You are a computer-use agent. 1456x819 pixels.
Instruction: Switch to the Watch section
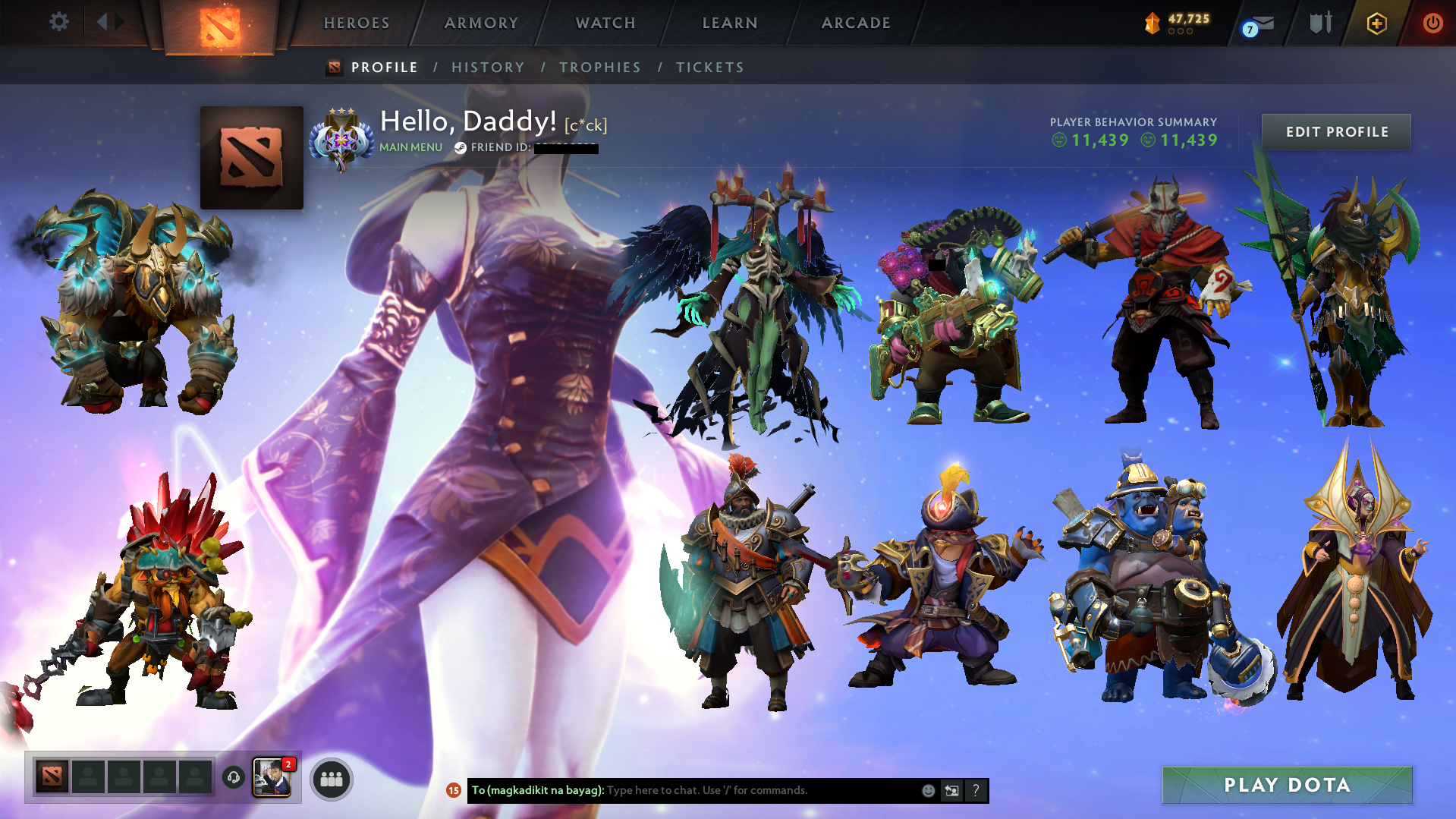pyautogui.click(x=605, y=23)
